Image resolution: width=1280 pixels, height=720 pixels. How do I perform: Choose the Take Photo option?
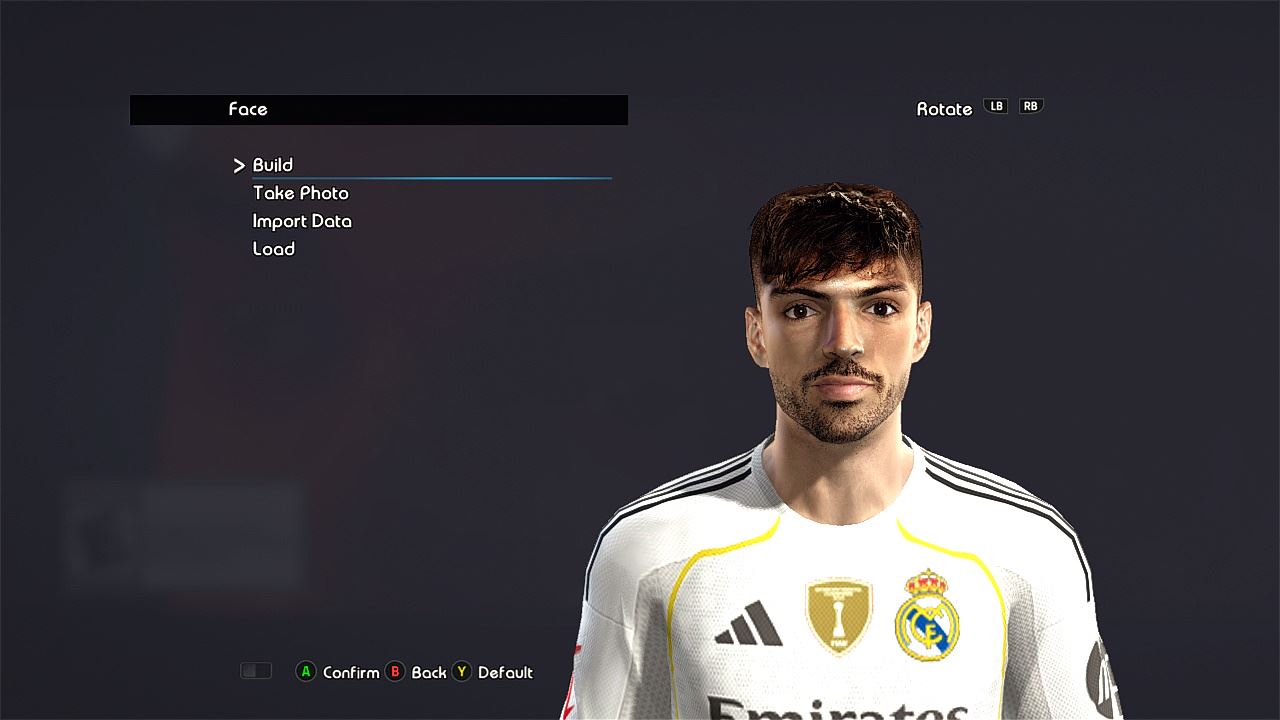tap(301, 193)
